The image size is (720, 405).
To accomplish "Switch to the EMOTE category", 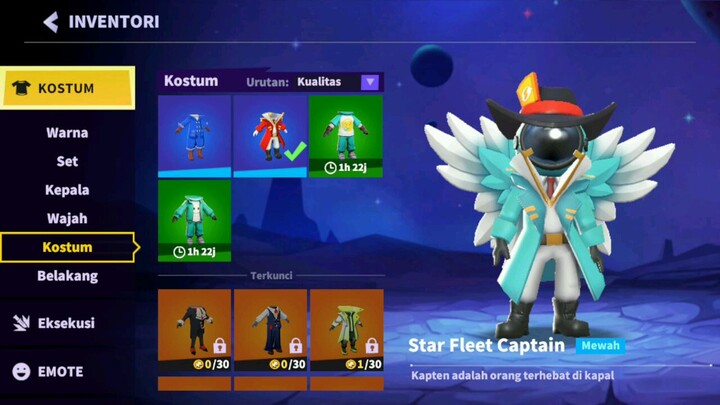I will [60, 371].
